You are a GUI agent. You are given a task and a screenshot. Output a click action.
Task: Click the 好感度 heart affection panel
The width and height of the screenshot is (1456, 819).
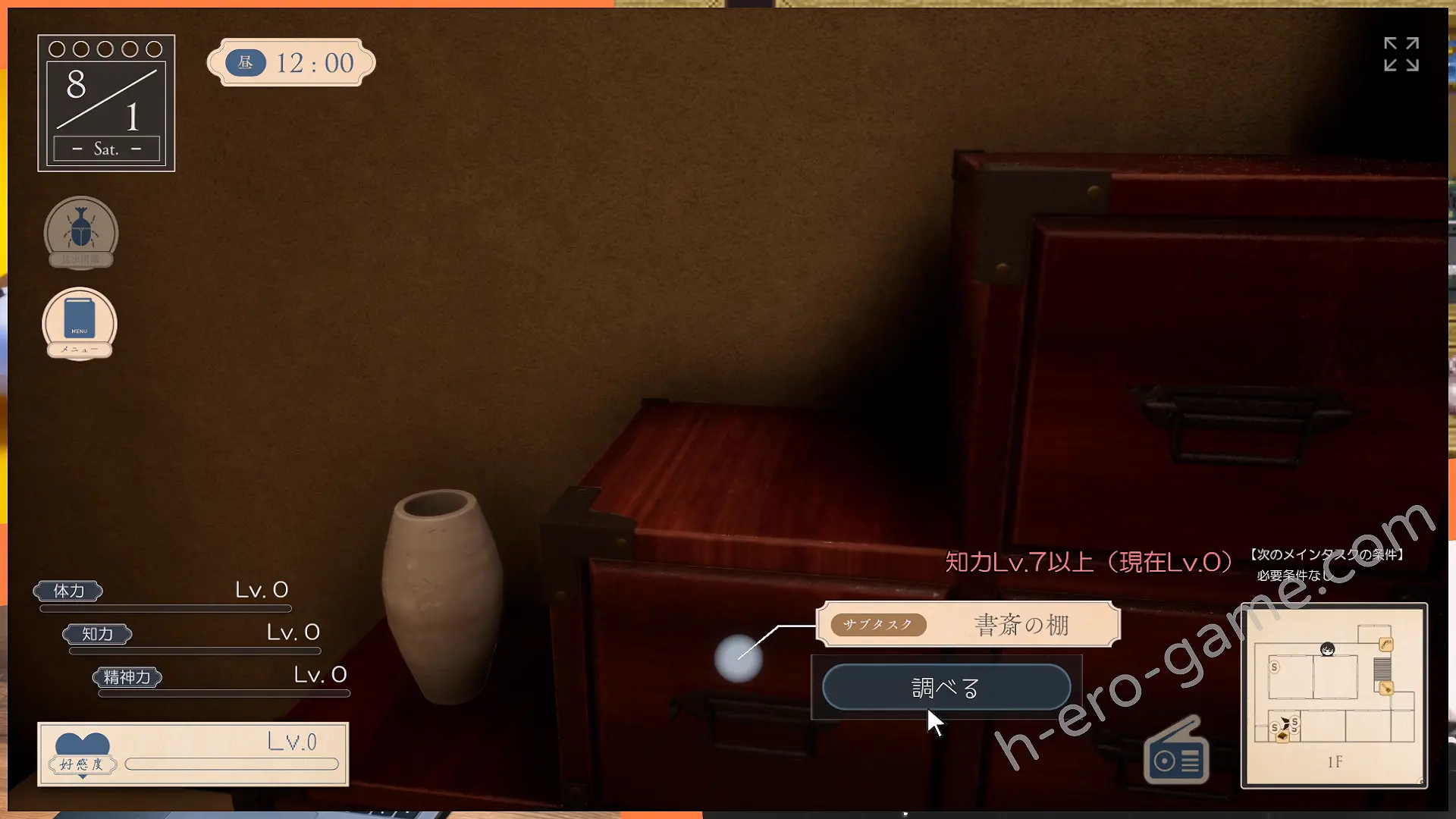[193, 754]
